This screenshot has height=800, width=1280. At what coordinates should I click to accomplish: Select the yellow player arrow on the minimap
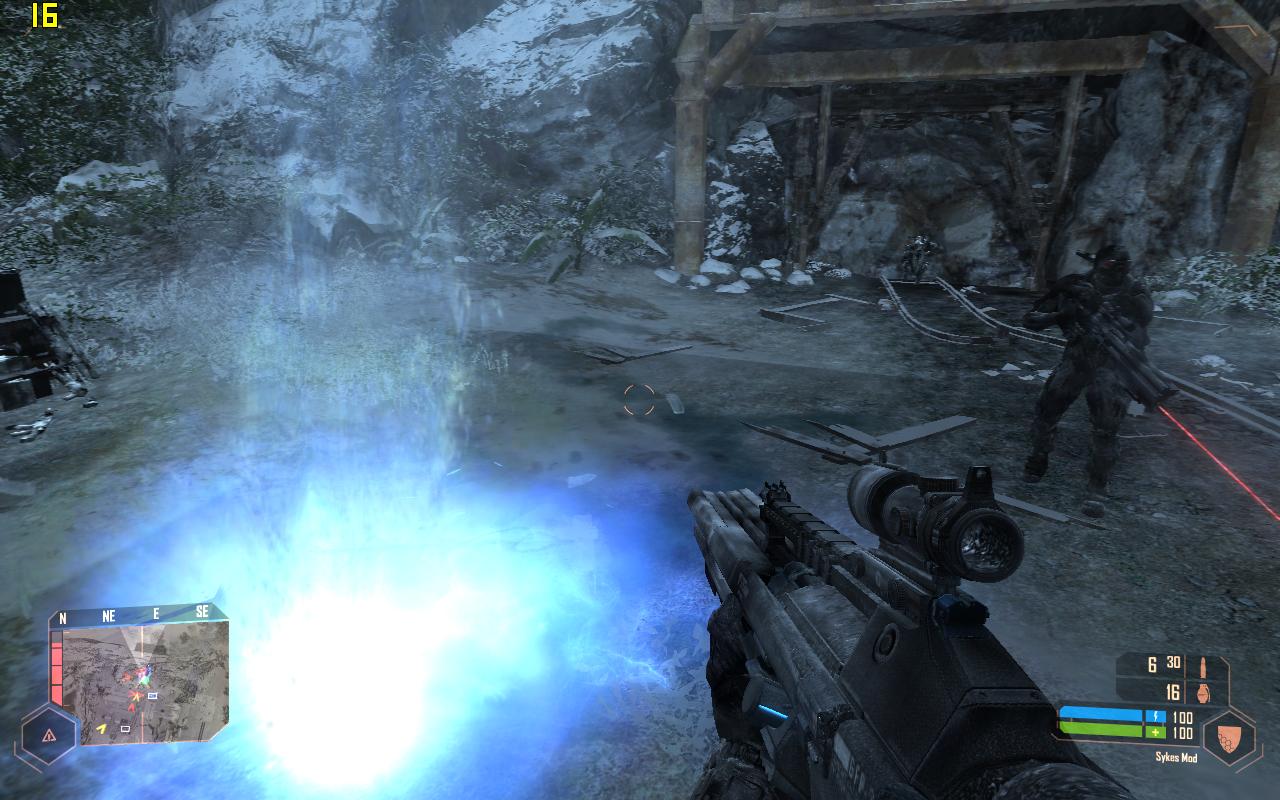coord(103,728)
